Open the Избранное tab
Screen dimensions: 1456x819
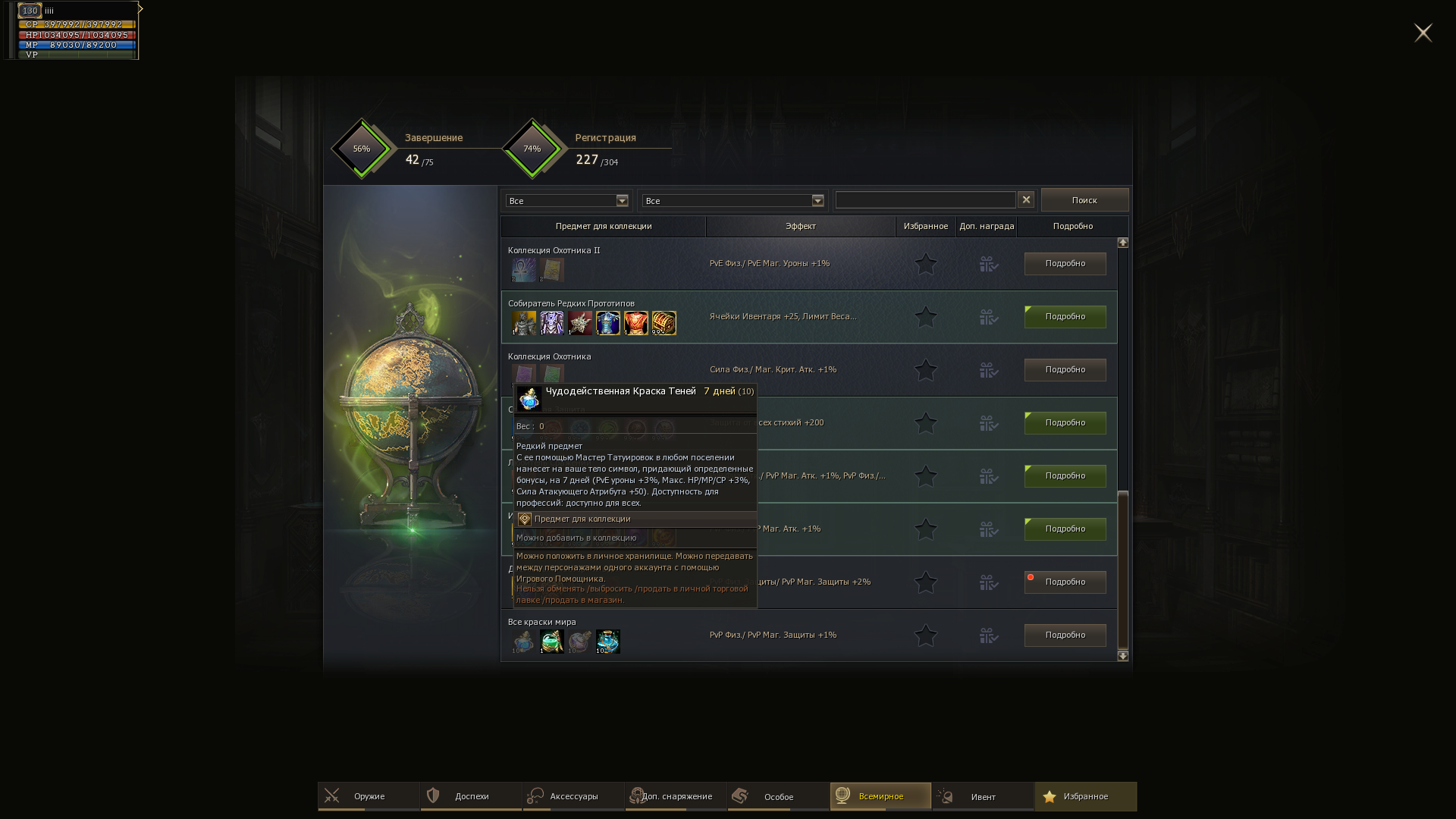1085,796
